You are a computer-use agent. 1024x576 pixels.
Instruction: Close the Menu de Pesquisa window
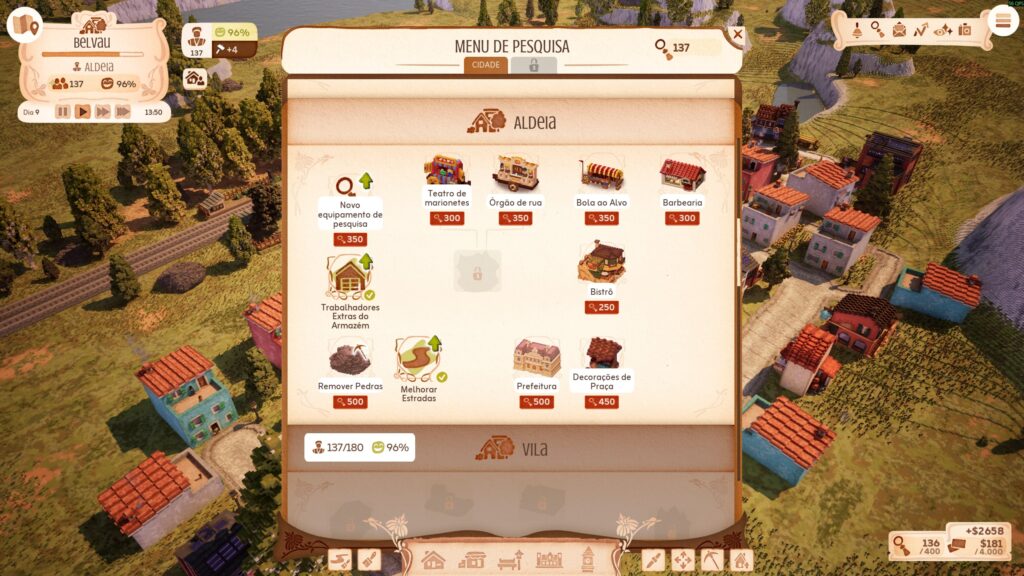coord(738,34)
